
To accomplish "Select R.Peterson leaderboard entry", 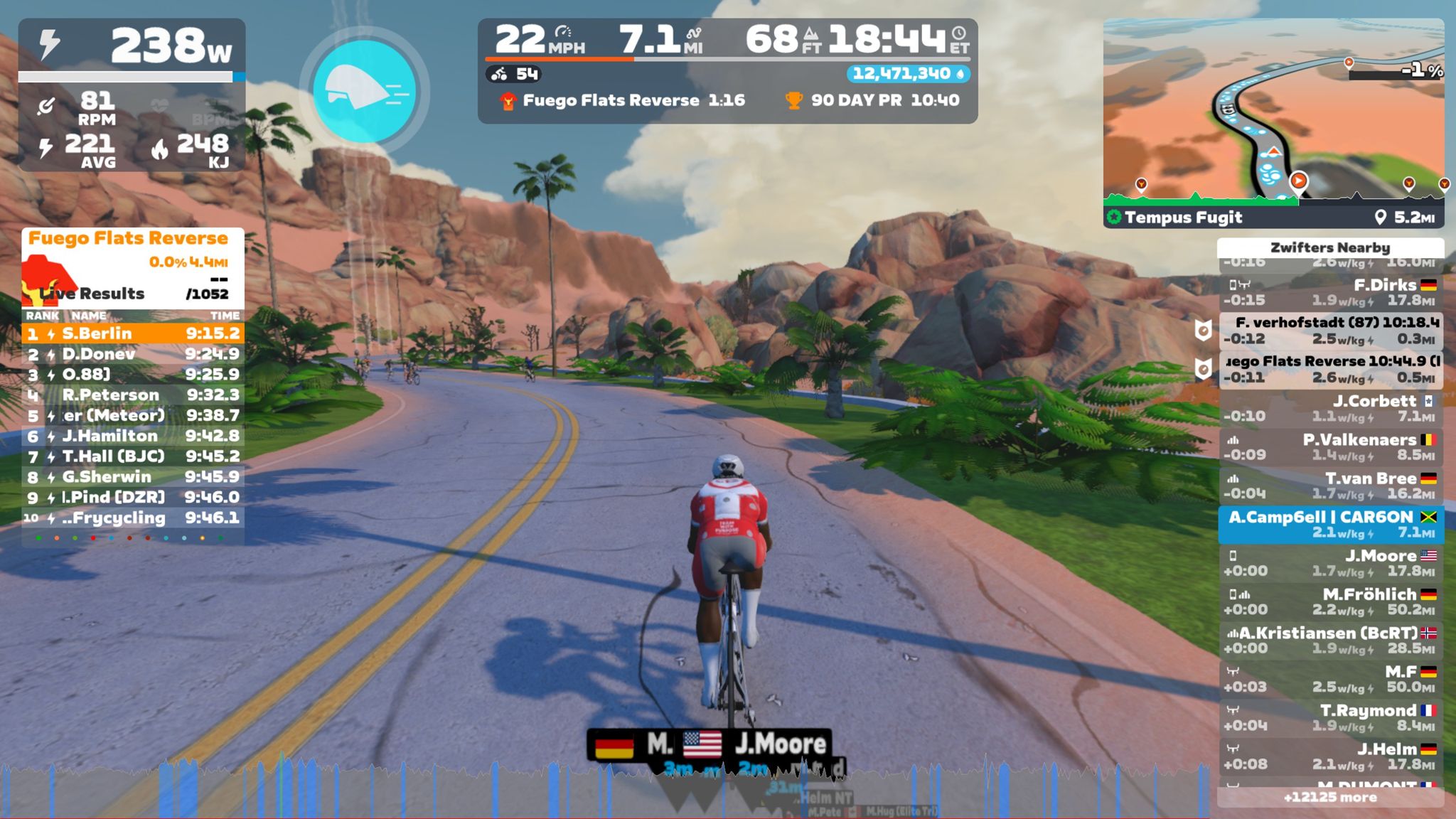I will tap(133, 395).
